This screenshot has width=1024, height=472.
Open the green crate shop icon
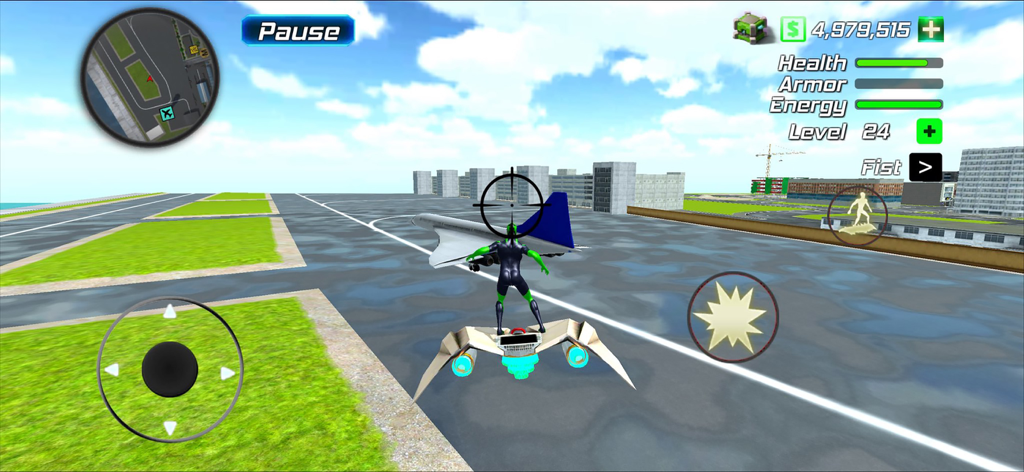(749, 28)
